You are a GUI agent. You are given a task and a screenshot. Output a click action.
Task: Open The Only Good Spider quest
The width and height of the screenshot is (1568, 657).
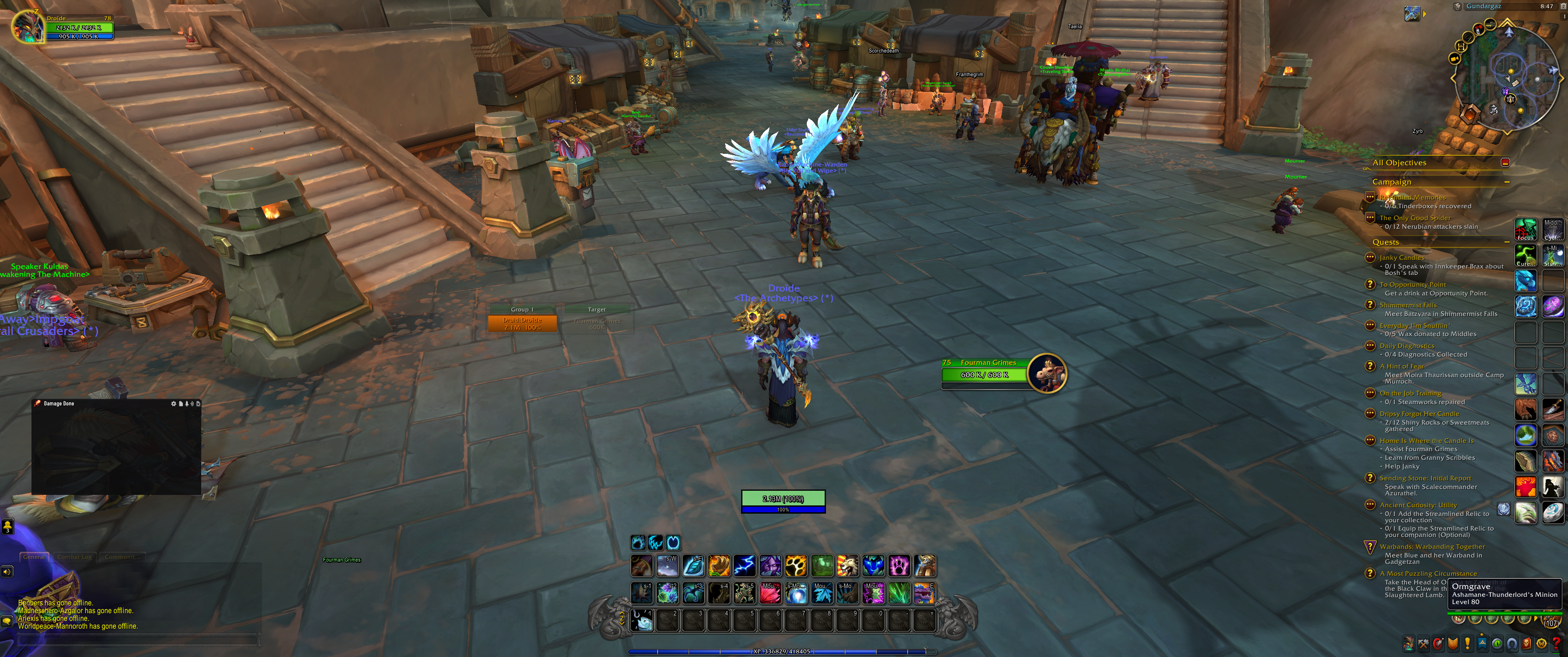1415,218
